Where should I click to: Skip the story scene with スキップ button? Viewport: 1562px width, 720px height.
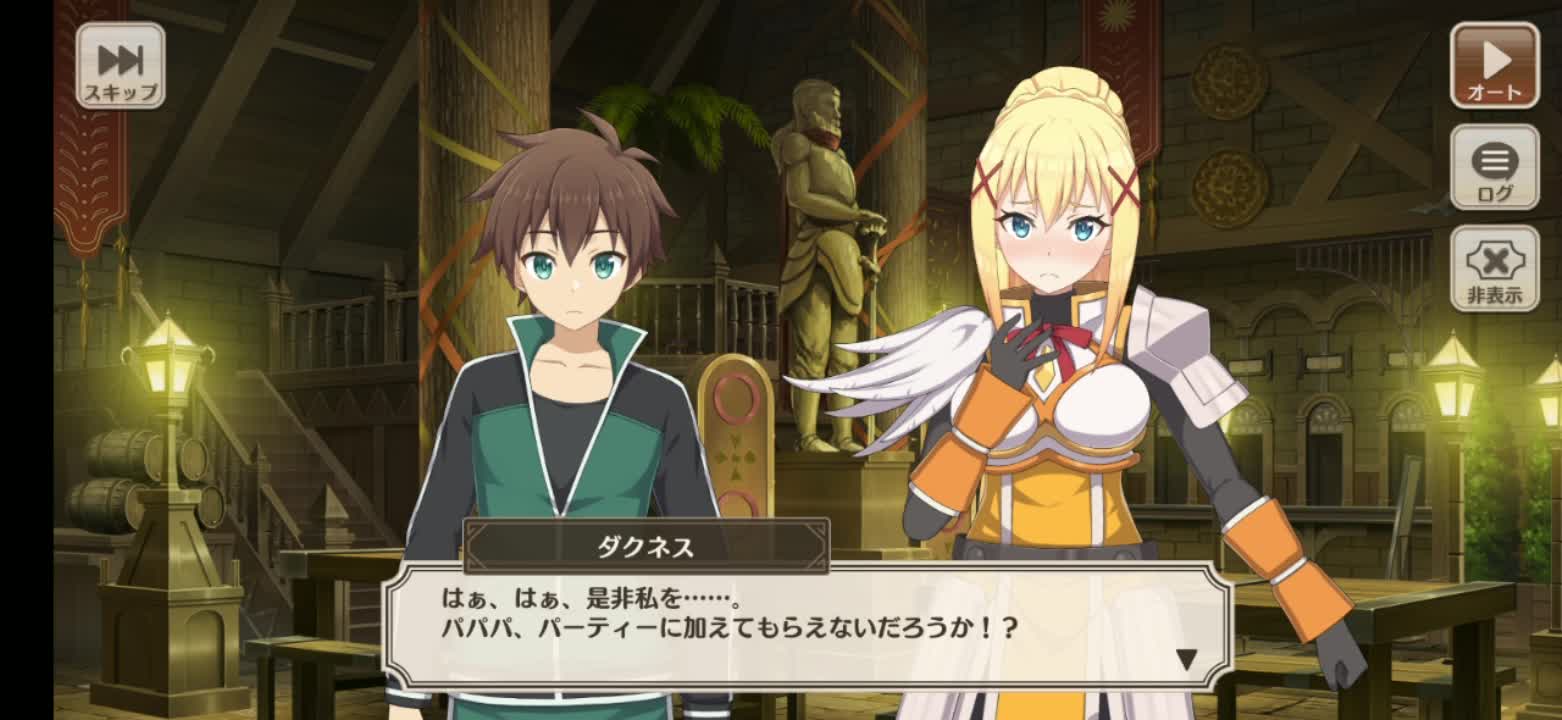pos(120,66)
